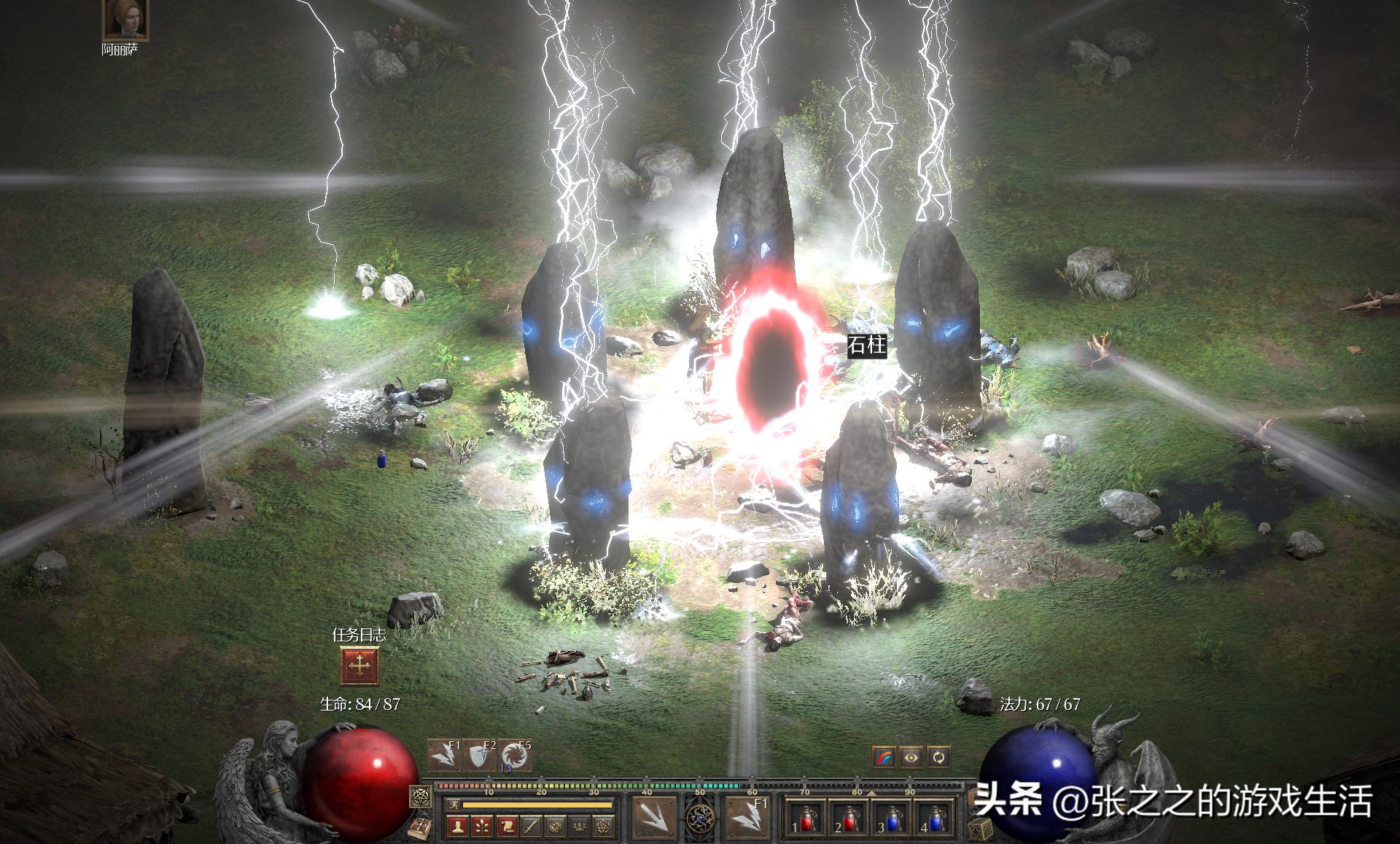The width and height of the screenshot is (1400, 844).
Task: Select the 阿丽萨 mercenary portrait
Action: 125,20
